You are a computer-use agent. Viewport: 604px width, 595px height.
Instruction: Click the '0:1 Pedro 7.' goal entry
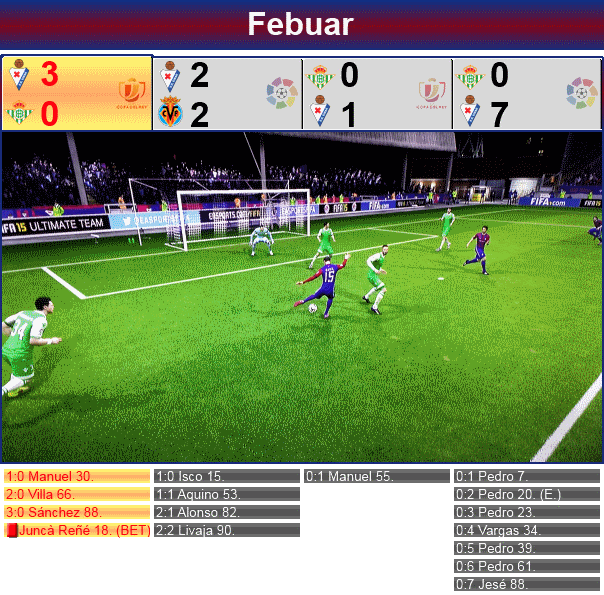[x=527, y=477]
